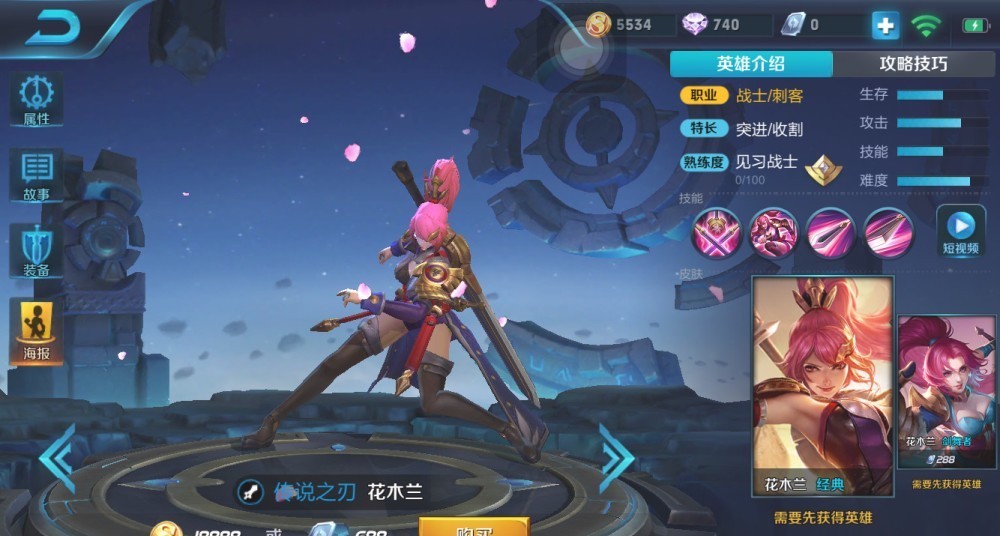The width and height of the screenshot is (1000, 536).
Task: Tap the 熟练度 proficiency badge icon
Action: coord(823,169)
